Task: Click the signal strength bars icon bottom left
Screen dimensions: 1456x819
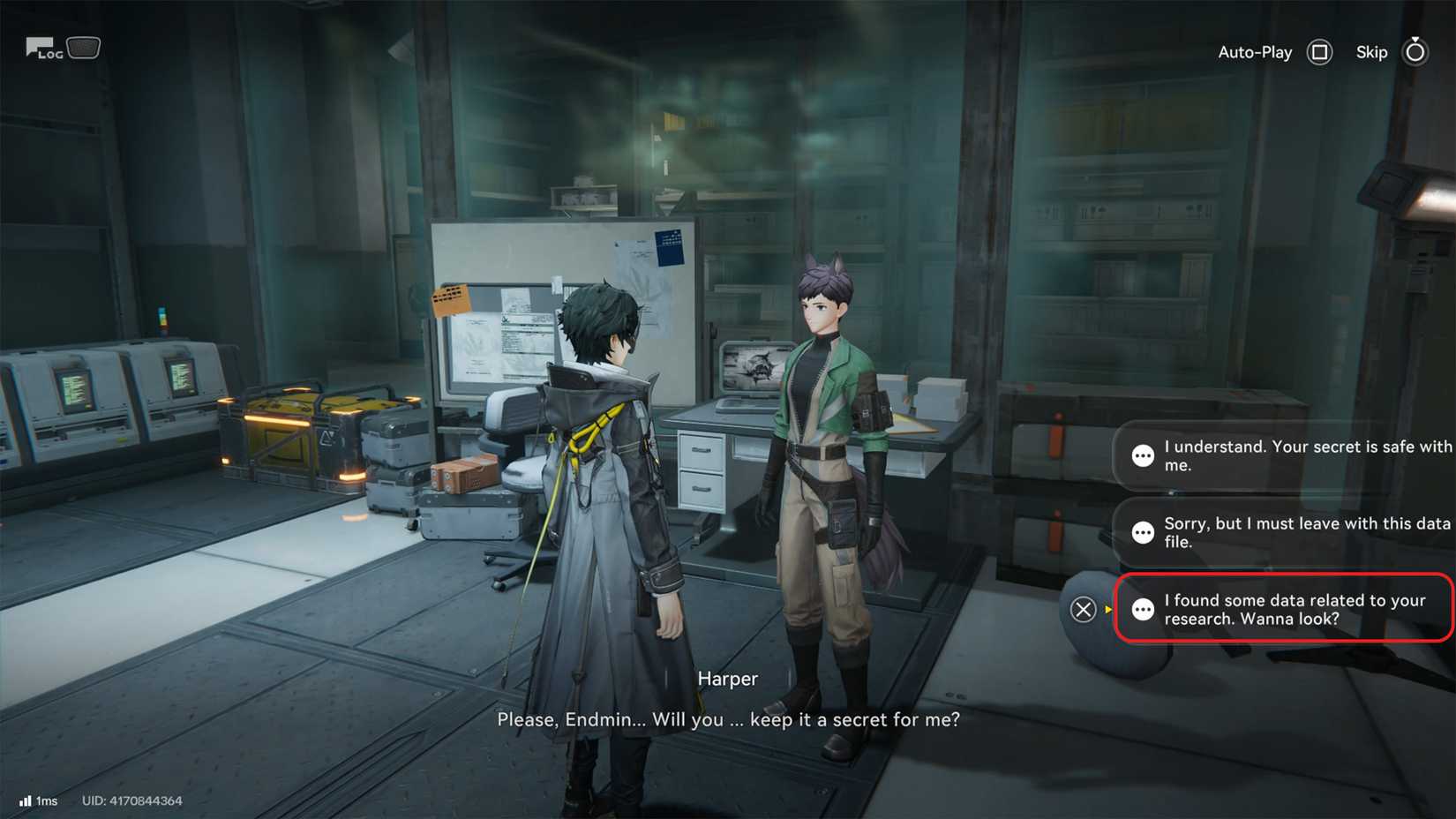Action: [x=26, y=801]
